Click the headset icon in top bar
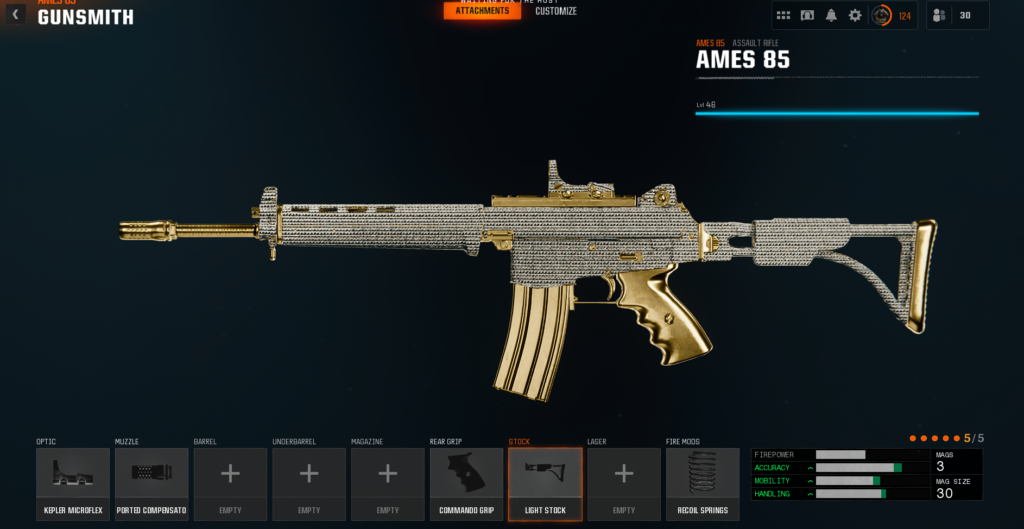This screenshot has height=529, width=1024. [807, 16]
